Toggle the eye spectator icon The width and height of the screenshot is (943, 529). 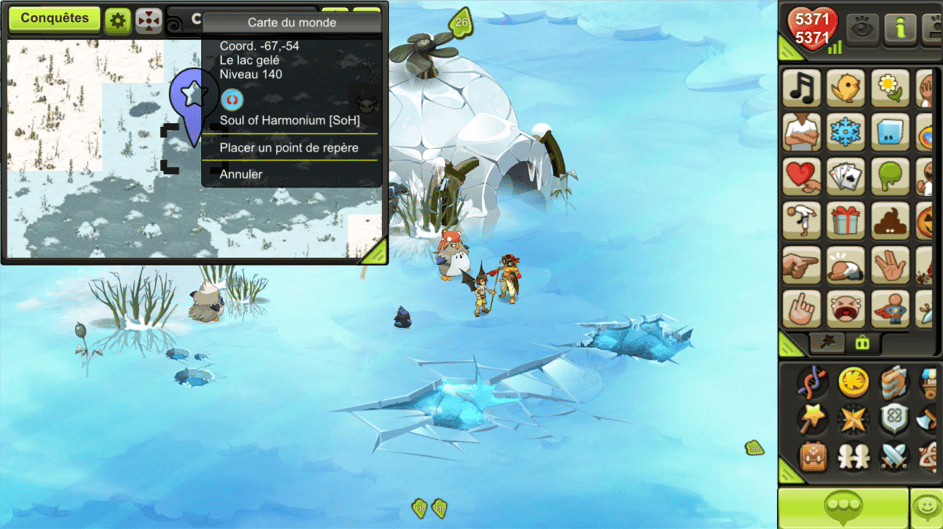[862, 29]
